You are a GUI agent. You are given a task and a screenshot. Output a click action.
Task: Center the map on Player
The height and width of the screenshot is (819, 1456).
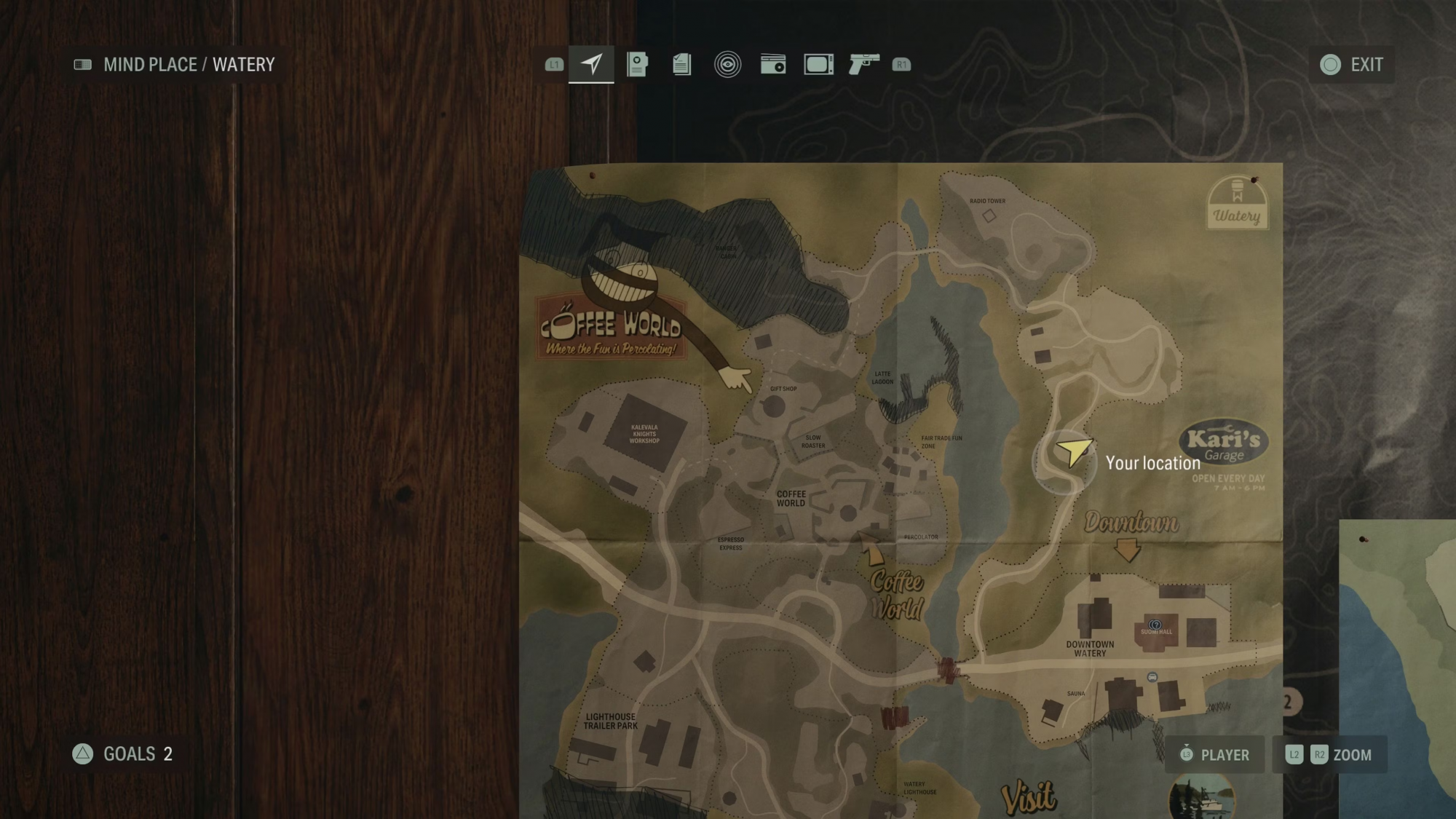pos(1214,755)
